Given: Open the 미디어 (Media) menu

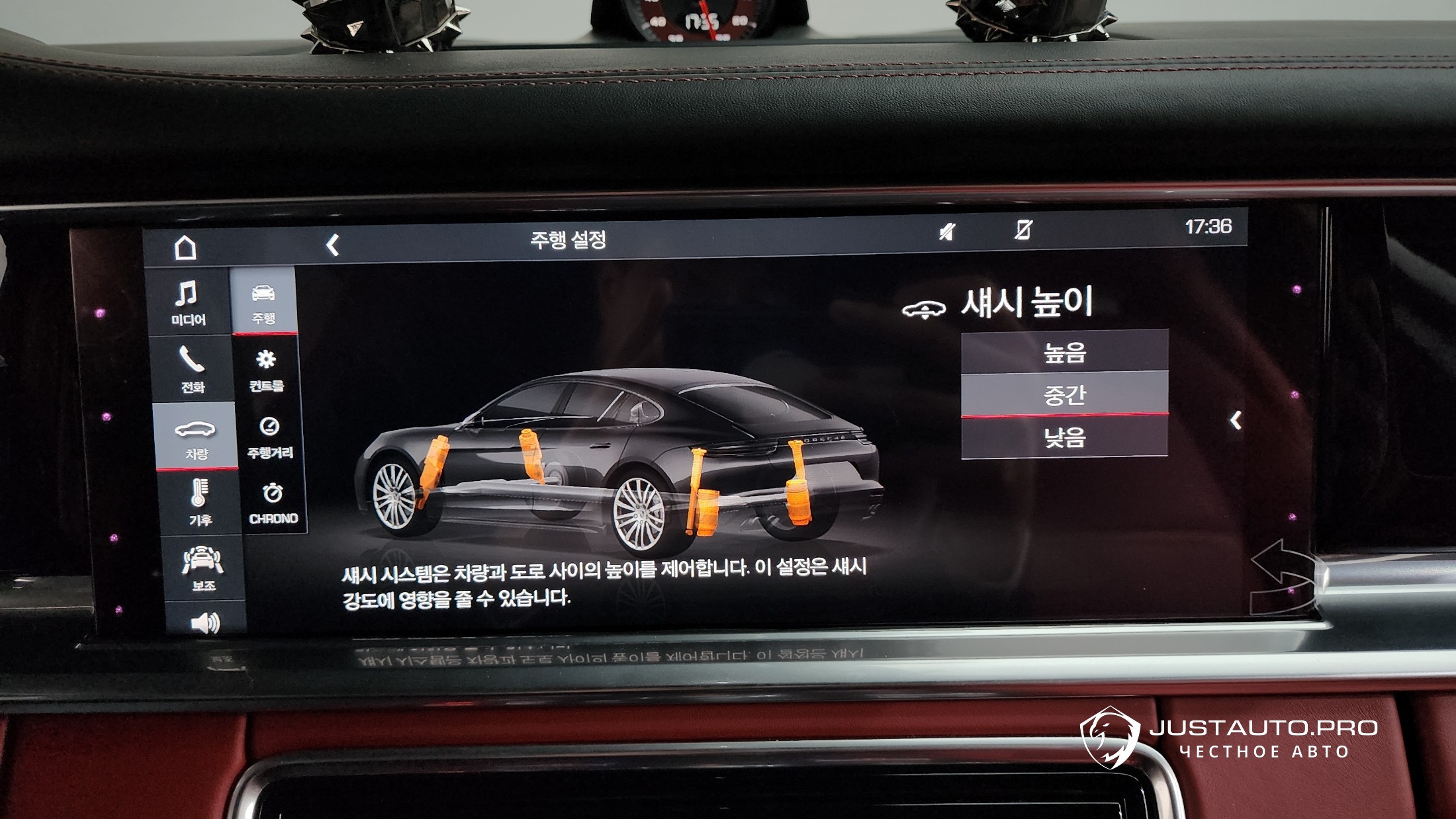Looking at the screenshot, I should click(189, 303).
